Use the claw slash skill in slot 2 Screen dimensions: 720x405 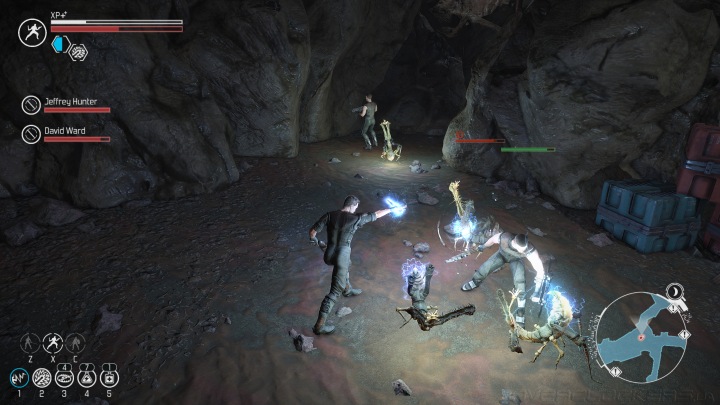point(41,377)
